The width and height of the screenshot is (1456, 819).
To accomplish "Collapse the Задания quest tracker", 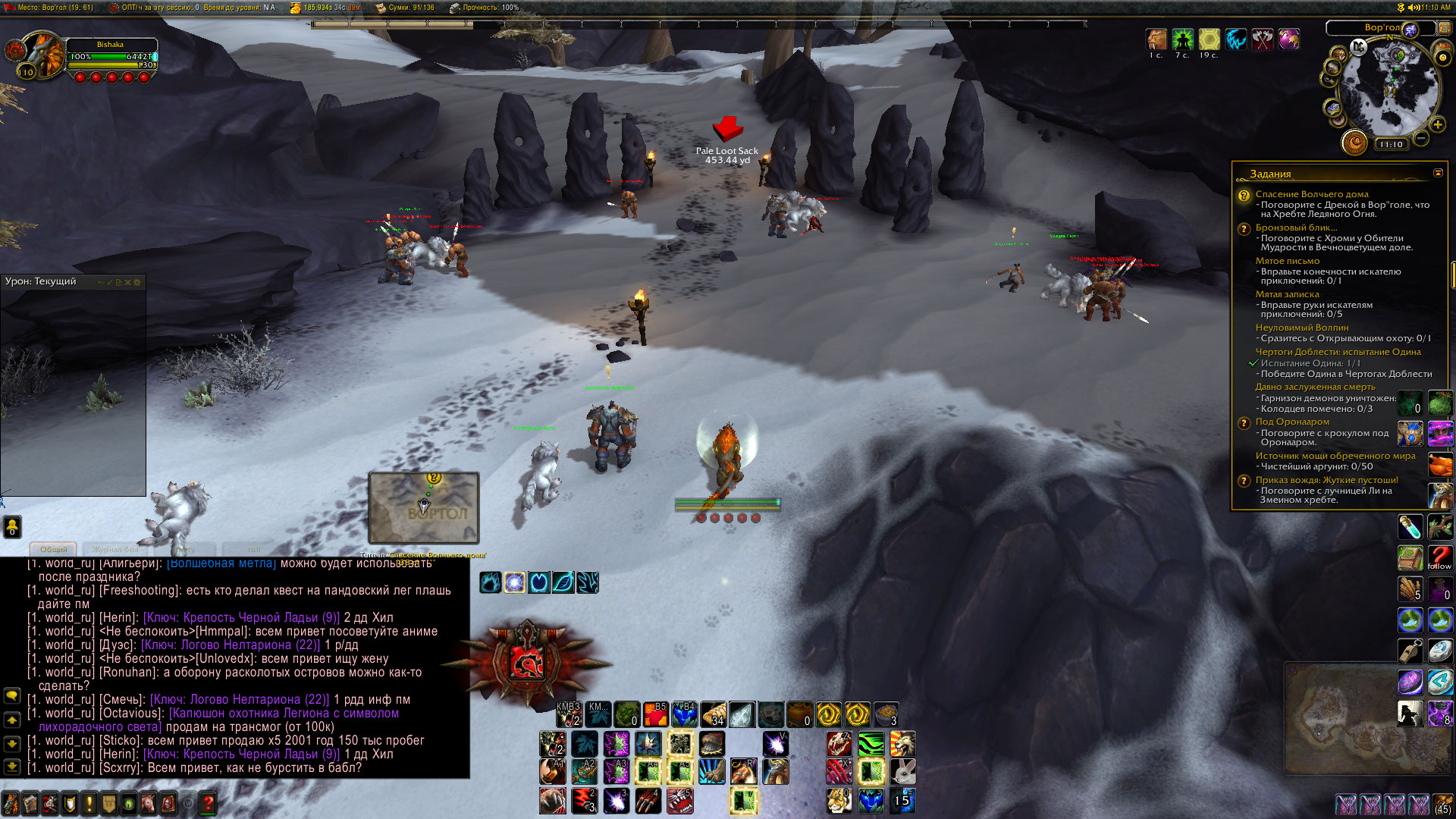I will coord(1438,173).
